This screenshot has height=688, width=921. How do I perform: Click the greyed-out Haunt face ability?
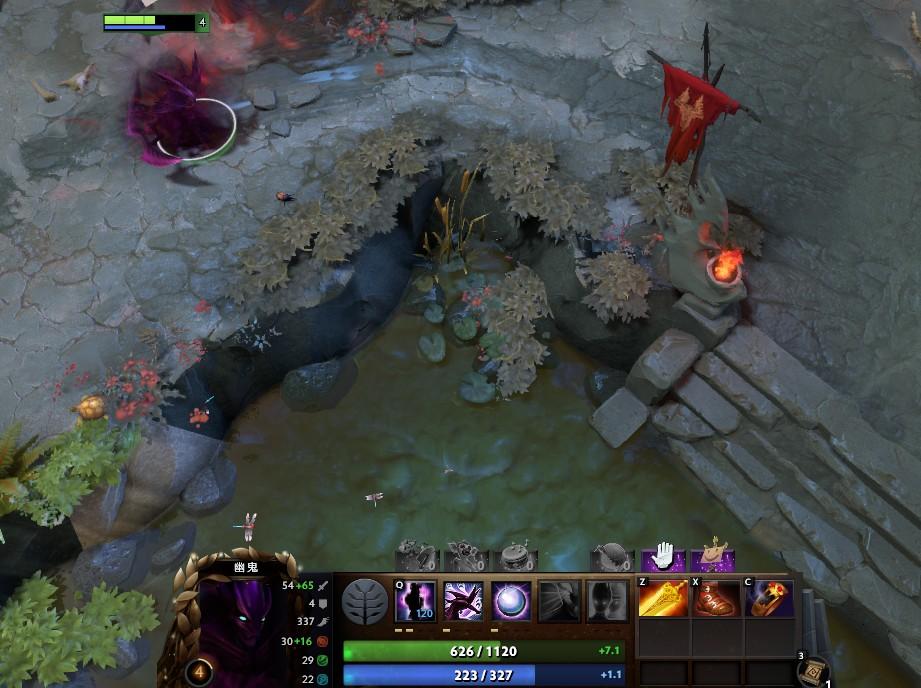[606, 601]
